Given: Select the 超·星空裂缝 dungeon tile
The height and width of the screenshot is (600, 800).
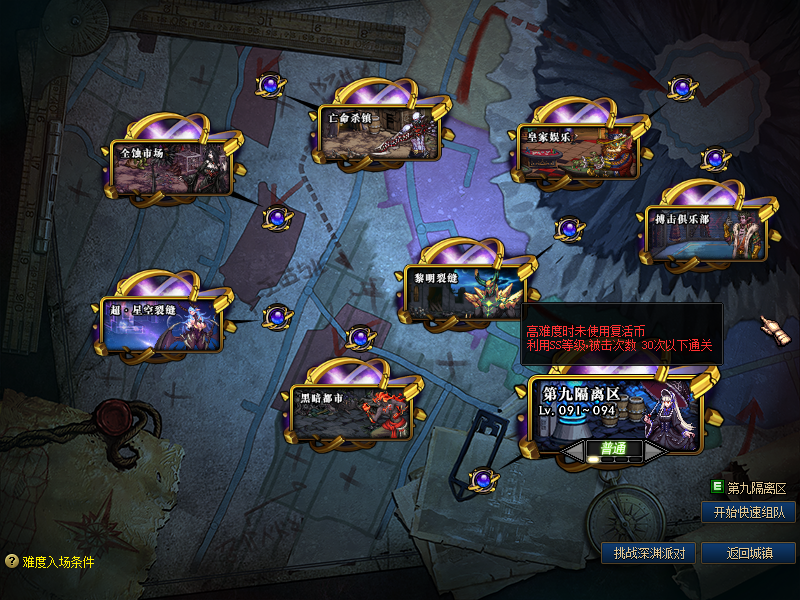Looking at the screenshot, I should pyautogui.click(x=160, y=323).
